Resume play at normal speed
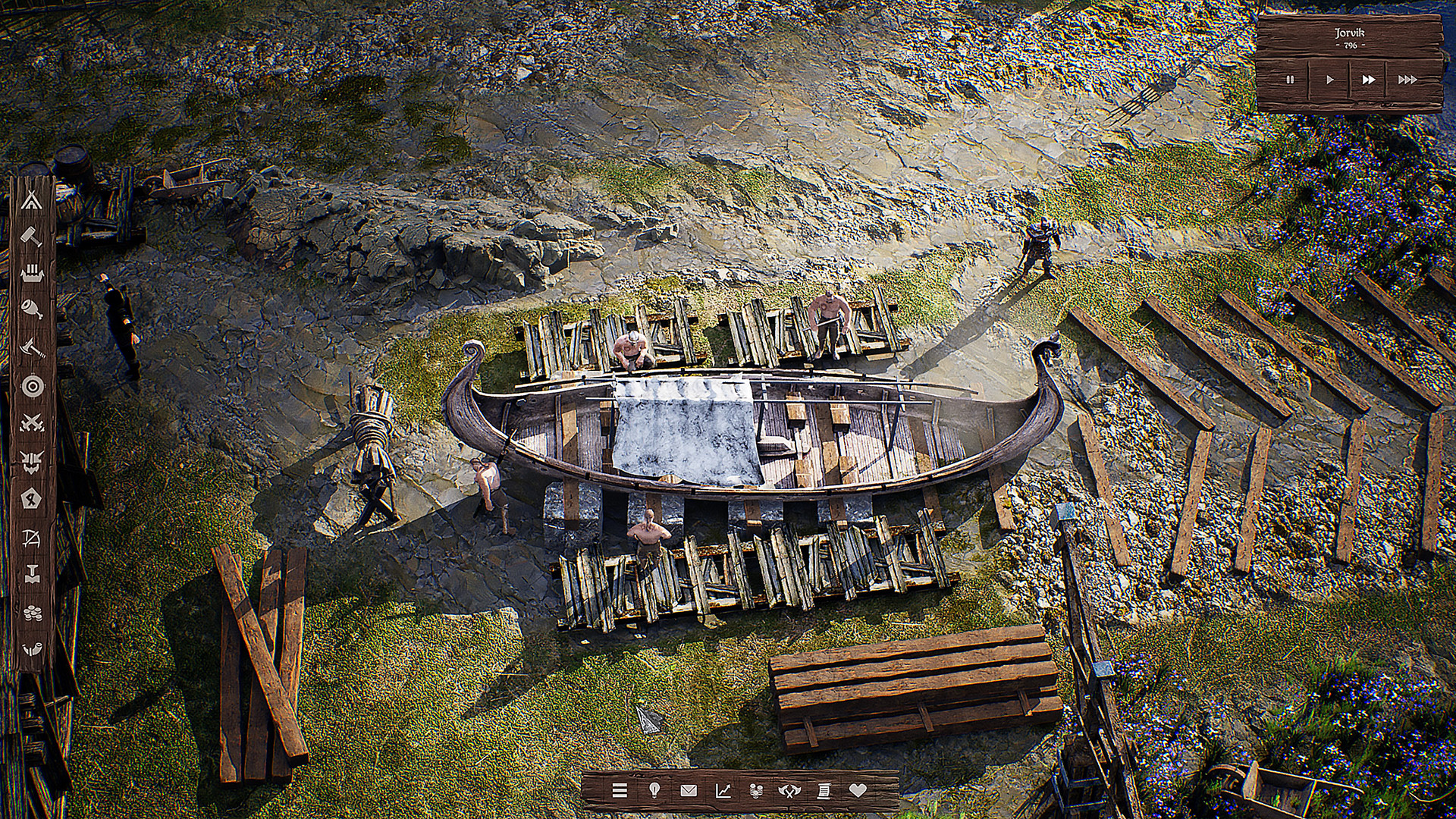 tap(1329, 78)
